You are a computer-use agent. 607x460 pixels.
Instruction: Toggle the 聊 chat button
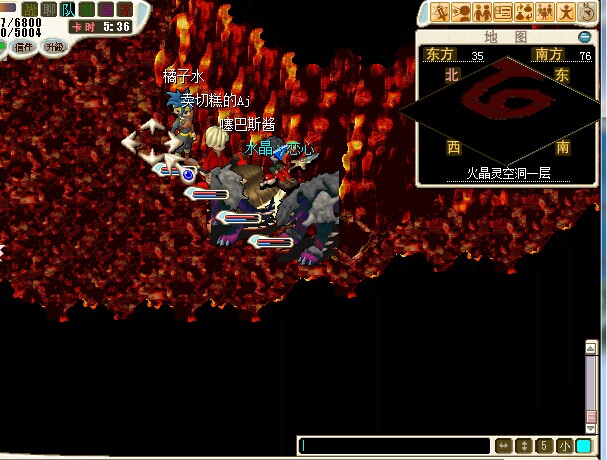click(49, 9)
